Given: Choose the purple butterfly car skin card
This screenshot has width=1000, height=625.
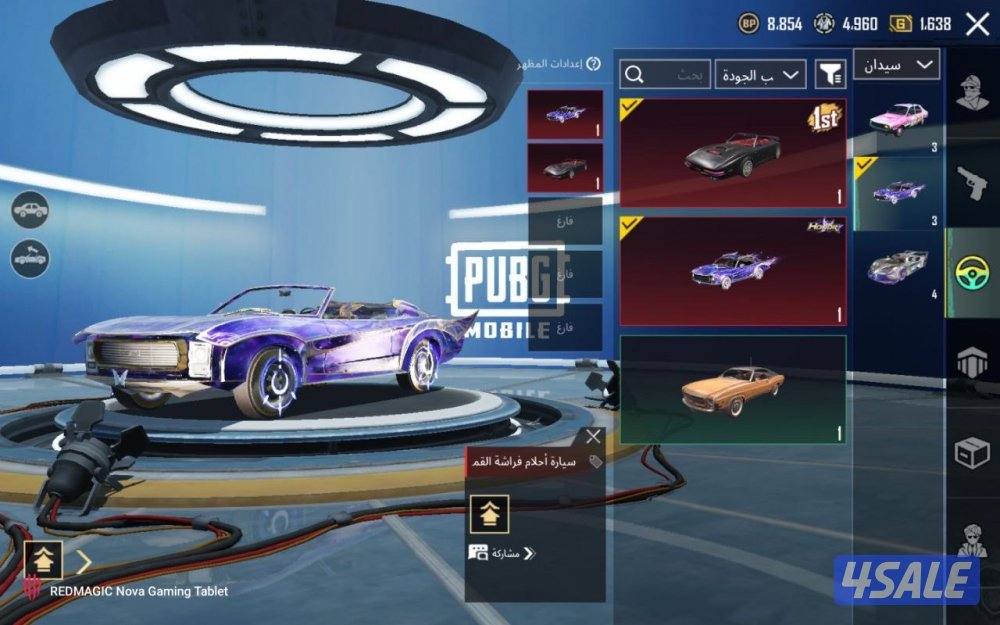Looking at the screenshot, I should pyautogui.click(x=733, y=271).
